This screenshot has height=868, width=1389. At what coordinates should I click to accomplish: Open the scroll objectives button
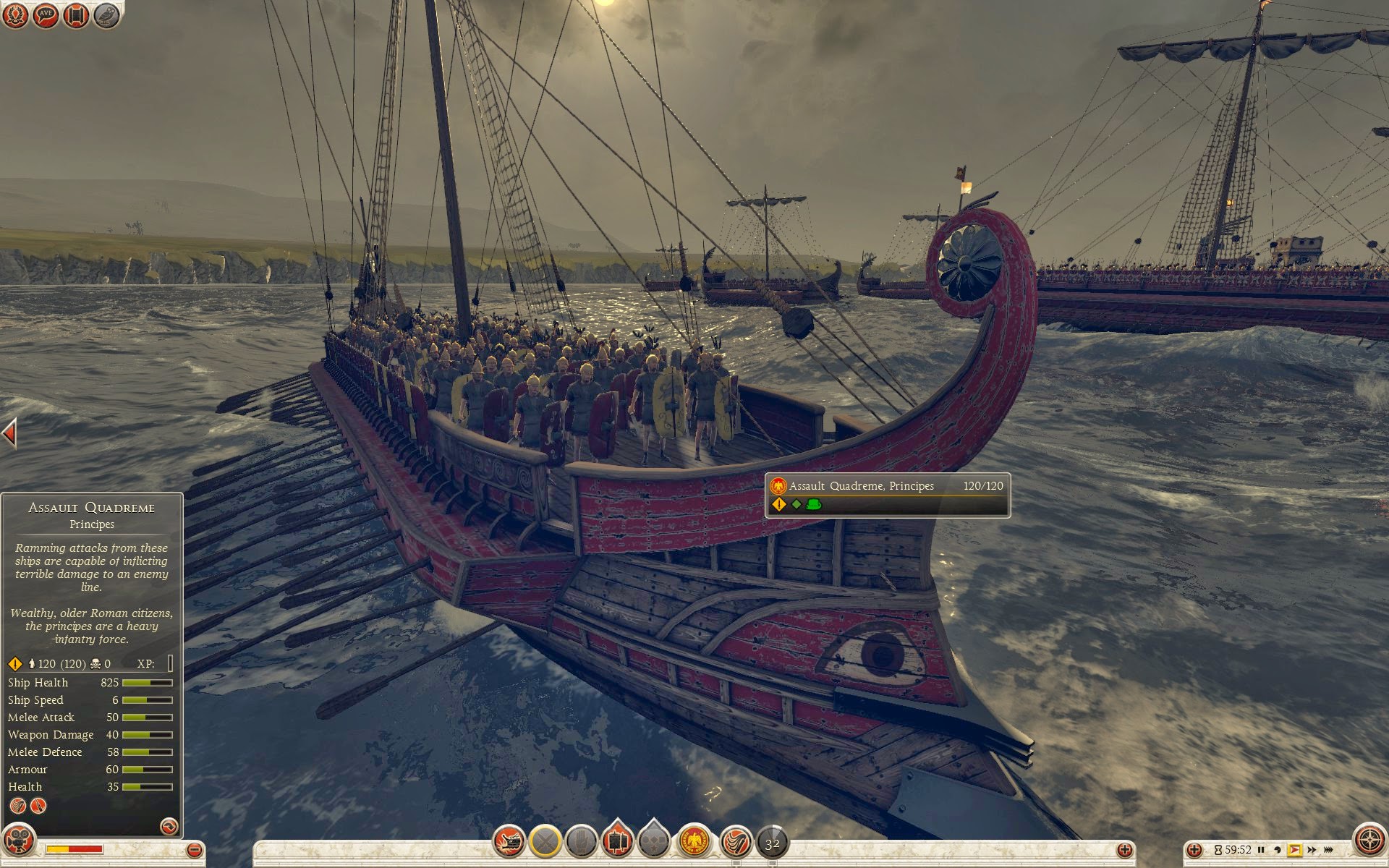[76, 15]
